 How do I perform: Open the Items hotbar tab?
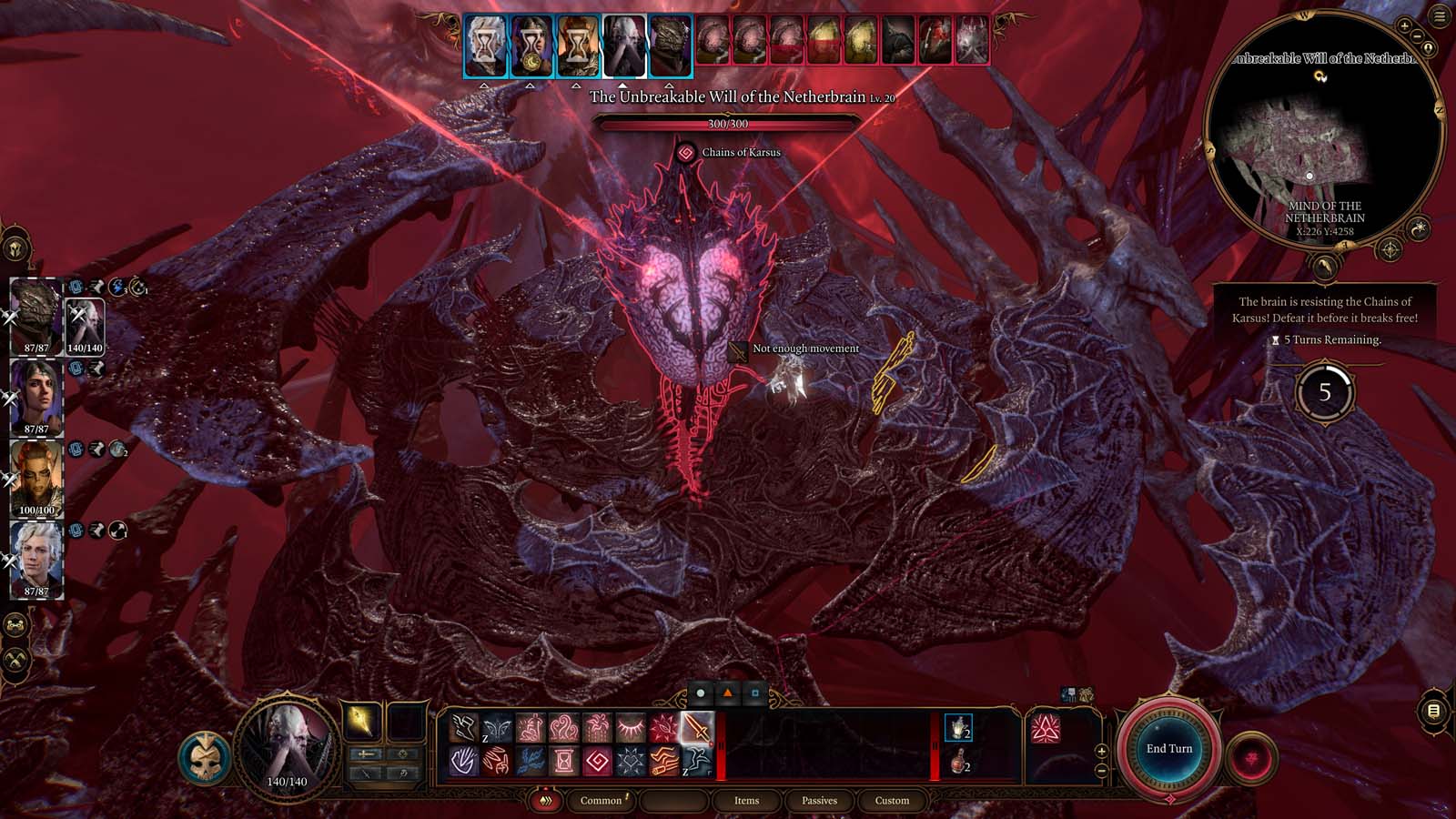point(746,801)
